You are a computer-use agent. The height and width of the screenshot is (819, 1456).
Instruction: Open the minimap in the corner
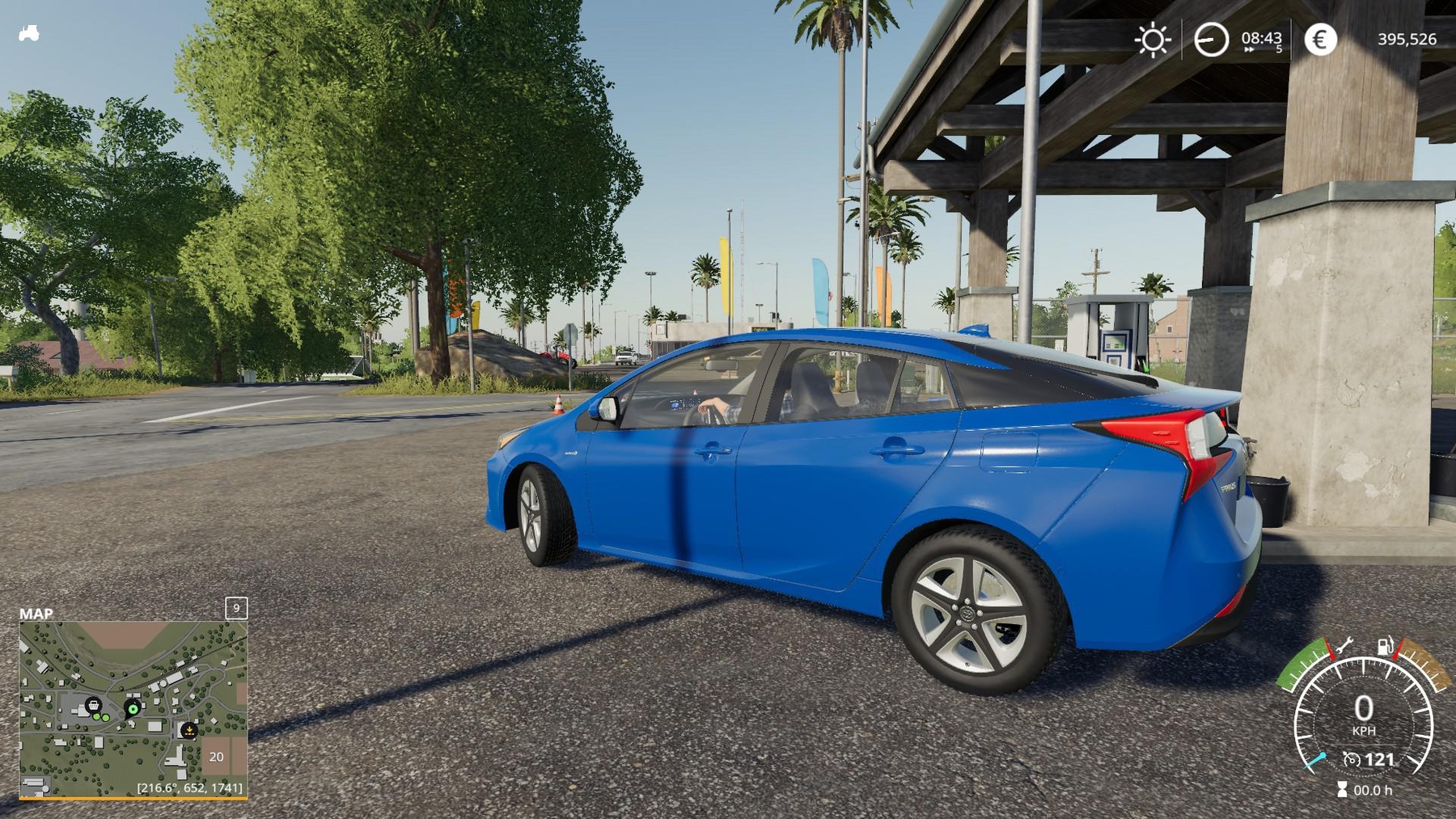click(x=133, y=709)
